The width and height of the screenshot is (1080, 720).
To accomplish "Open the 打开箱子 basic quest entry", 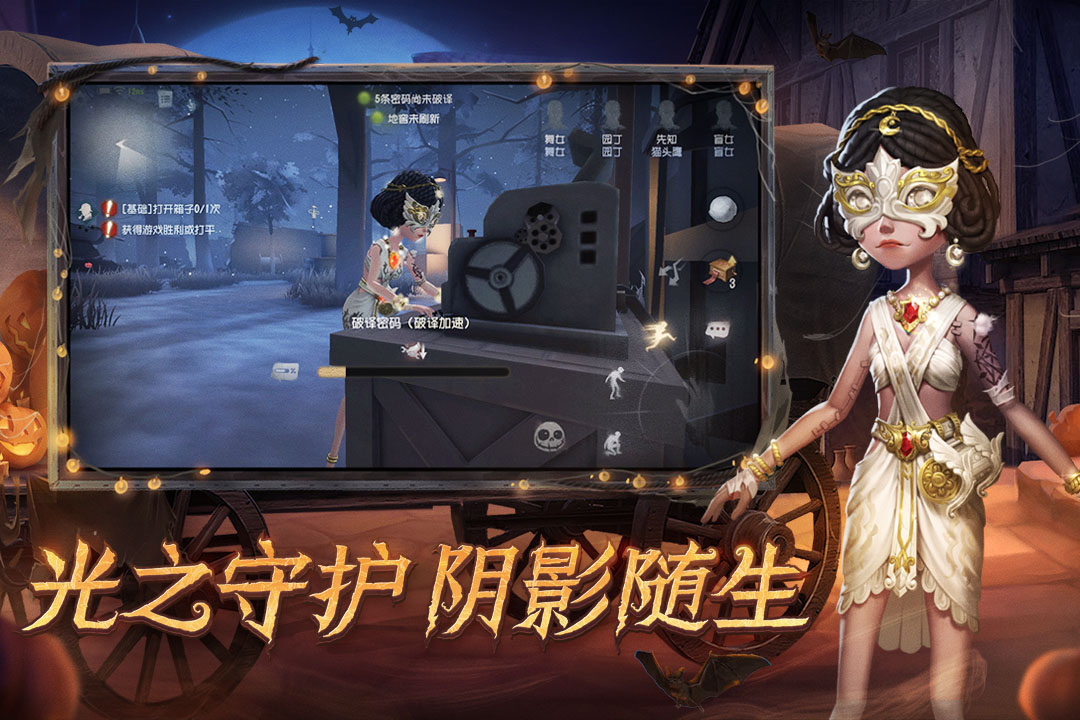I will pyautogui.click(x=170, y=209).
